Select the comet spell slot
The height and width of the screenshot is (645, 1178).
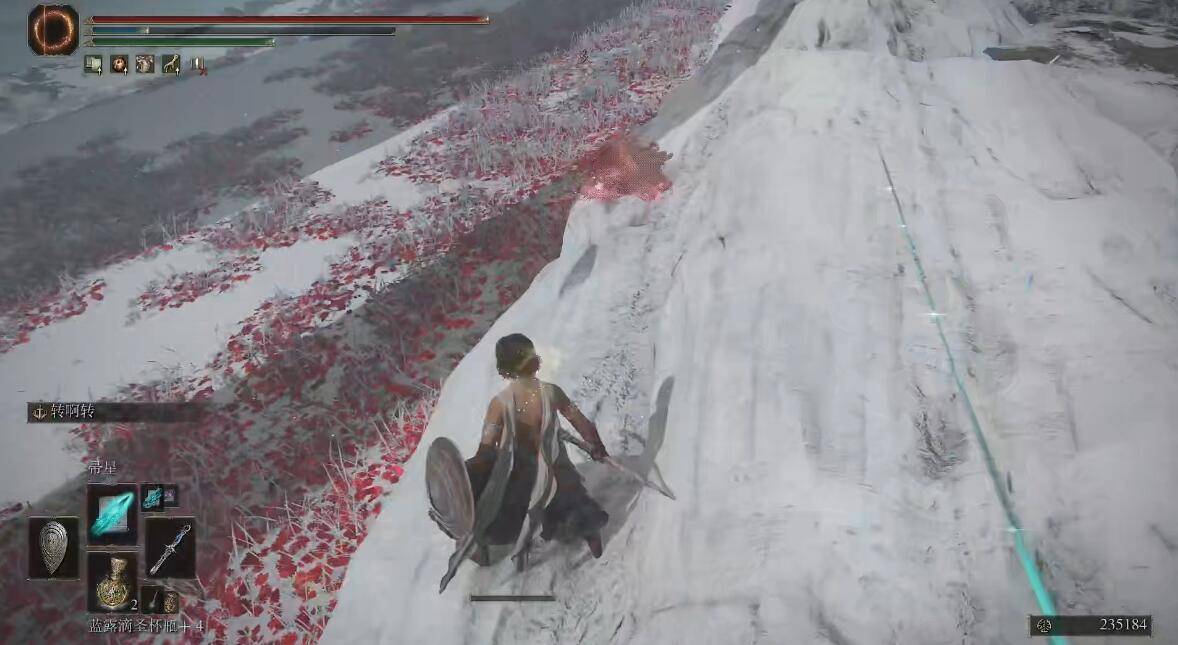click(112, 514)
